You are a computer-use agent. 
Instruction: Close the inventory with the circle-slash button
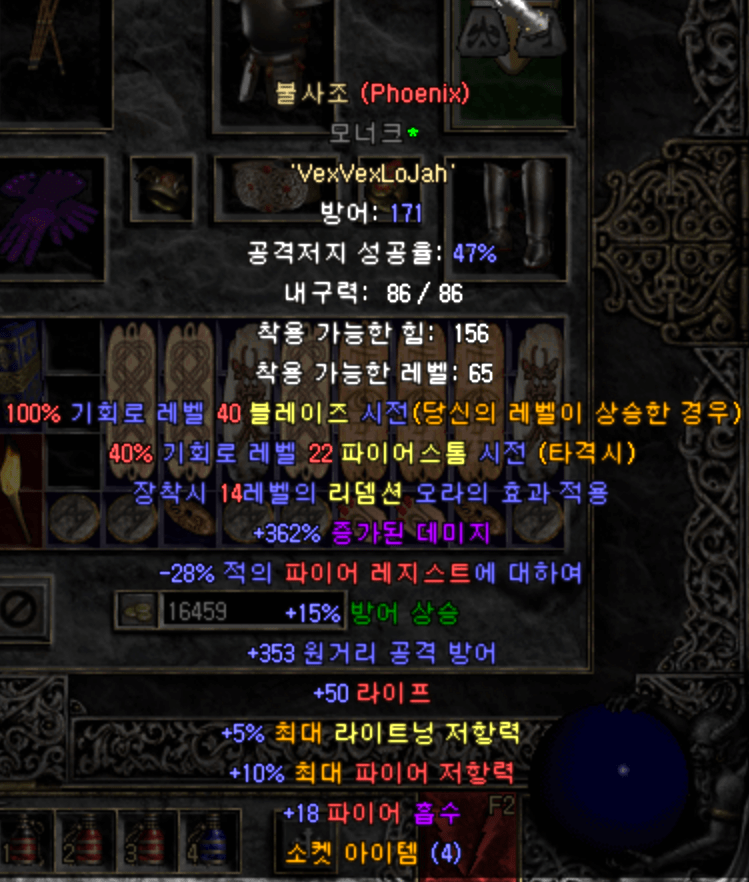pos(21,607)
